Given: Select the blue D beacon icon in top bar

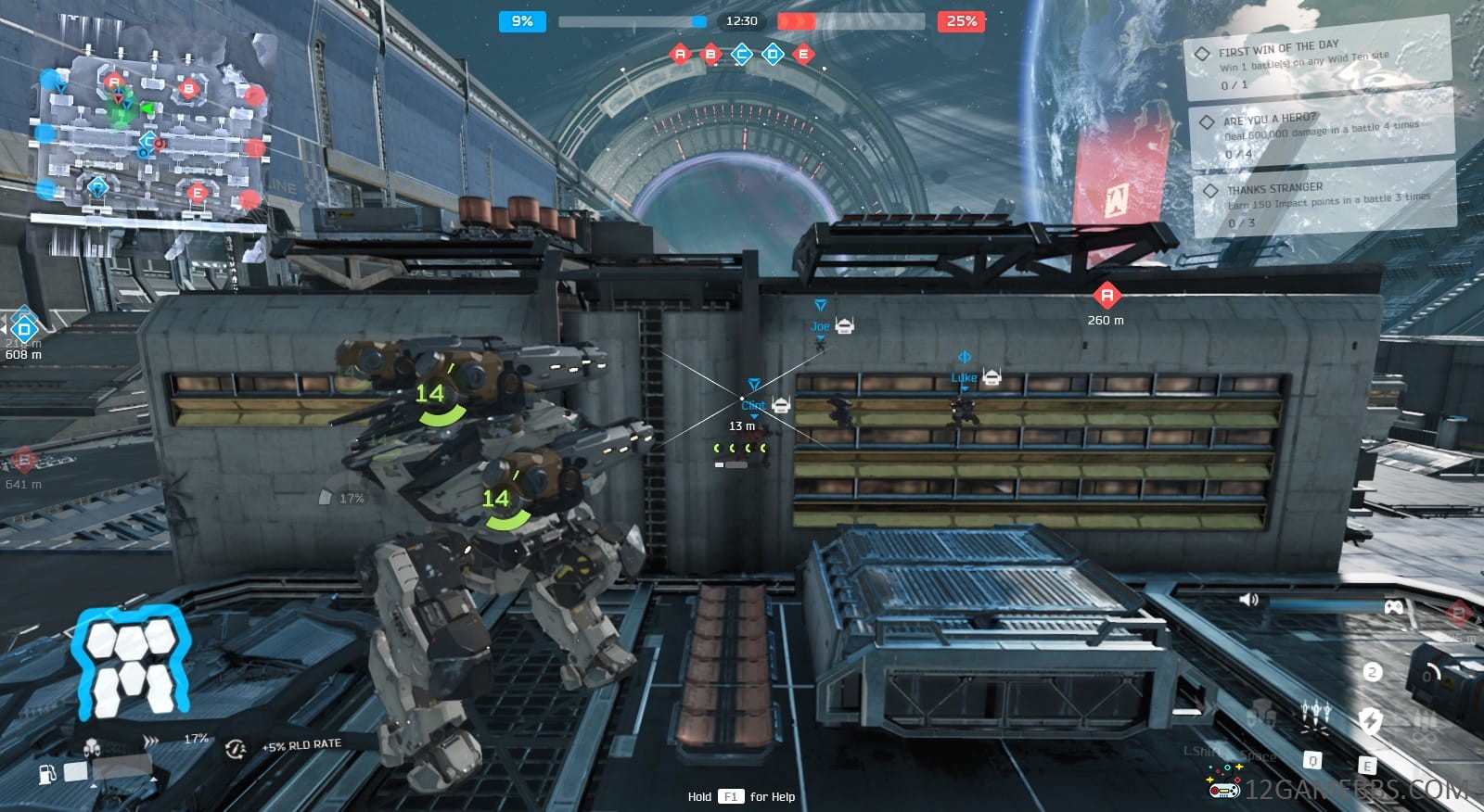Looking at the screenshot, I should click(773, 55).
